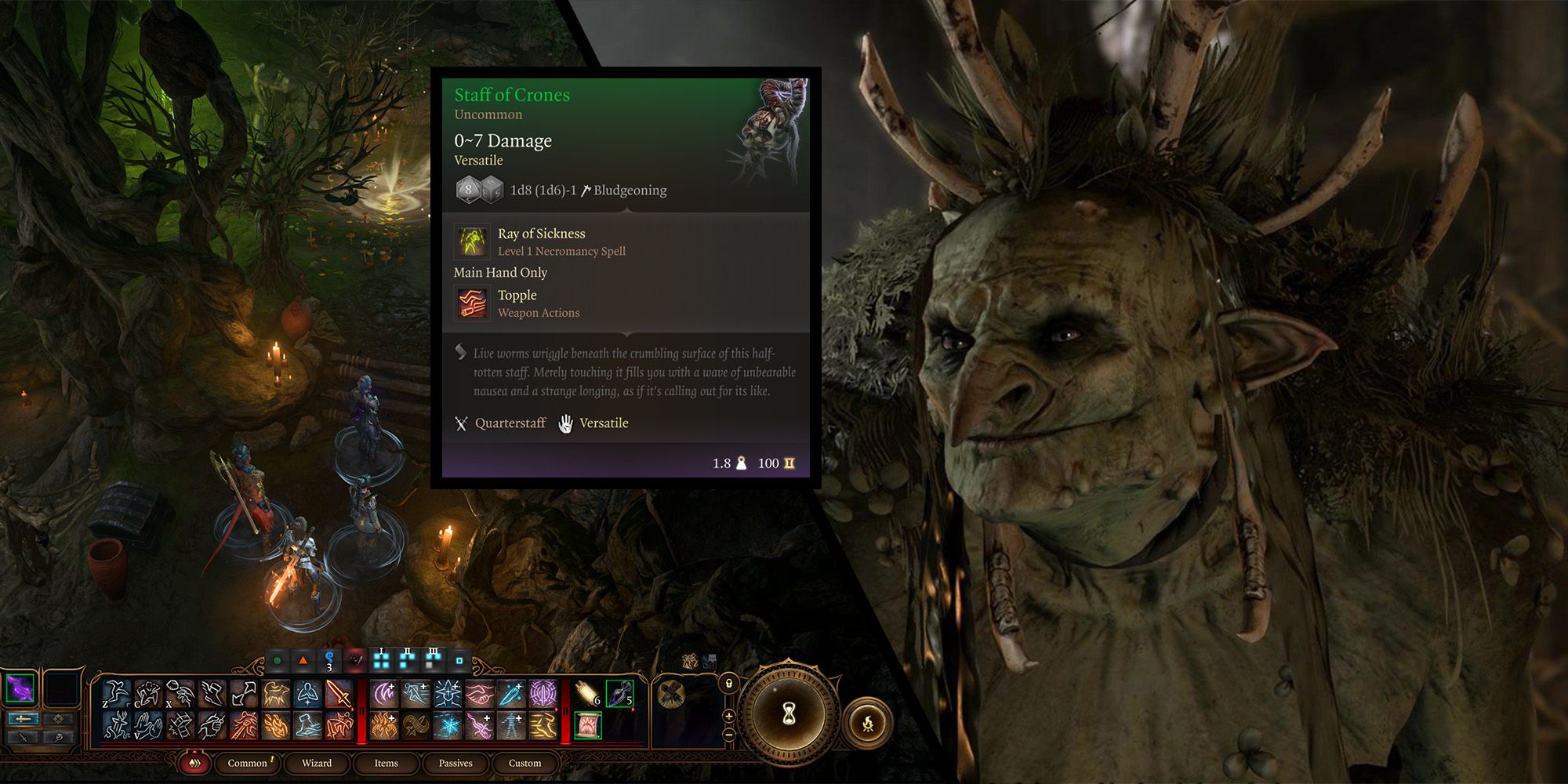Toggle the hotbar padlock button

[728, 684]
